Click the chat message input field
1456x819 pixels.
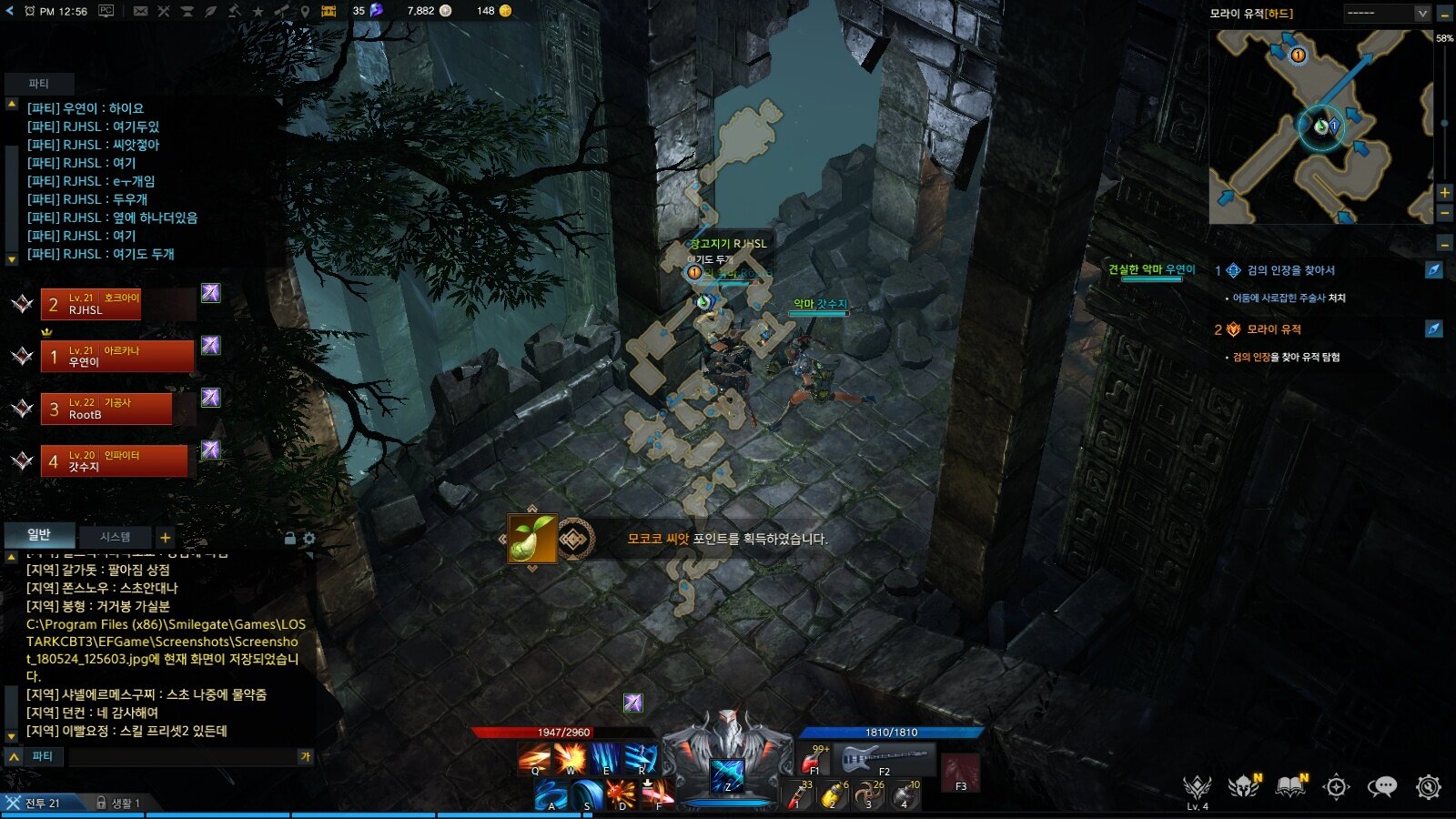click(x=182, y=756)
